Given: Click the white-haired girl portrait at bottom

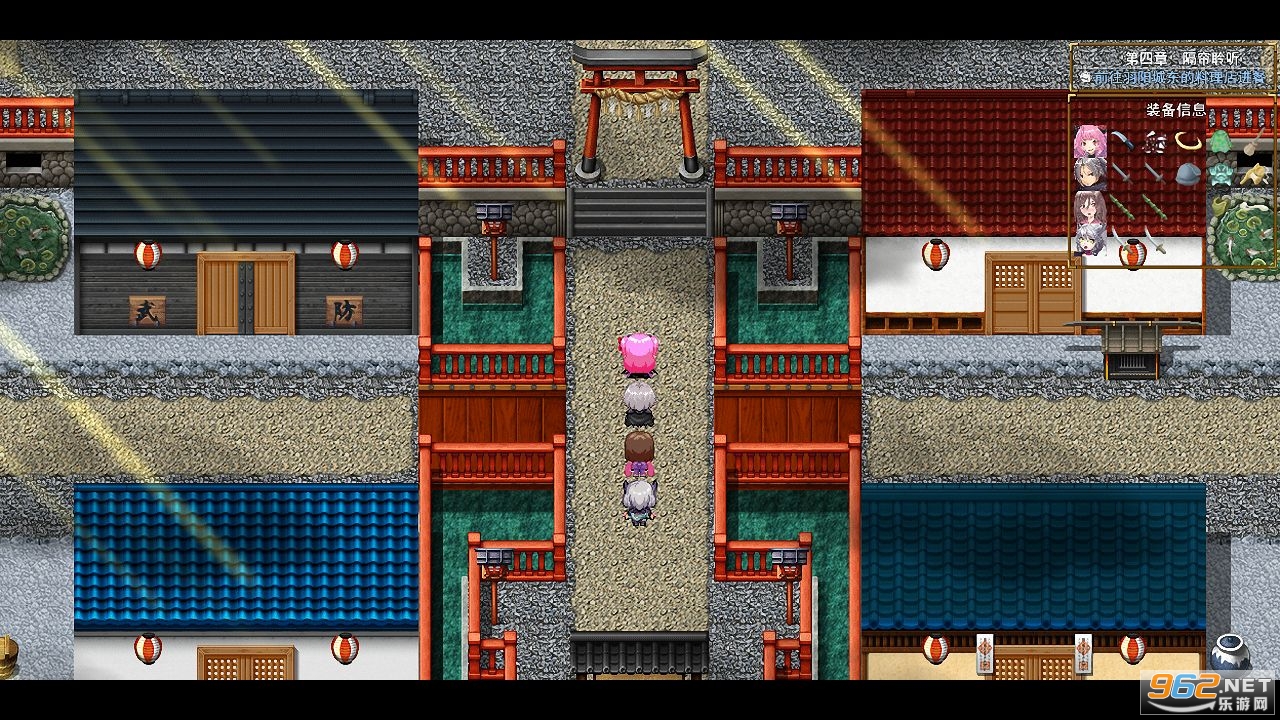Looking at the screenshot, I should (1089, 241).
